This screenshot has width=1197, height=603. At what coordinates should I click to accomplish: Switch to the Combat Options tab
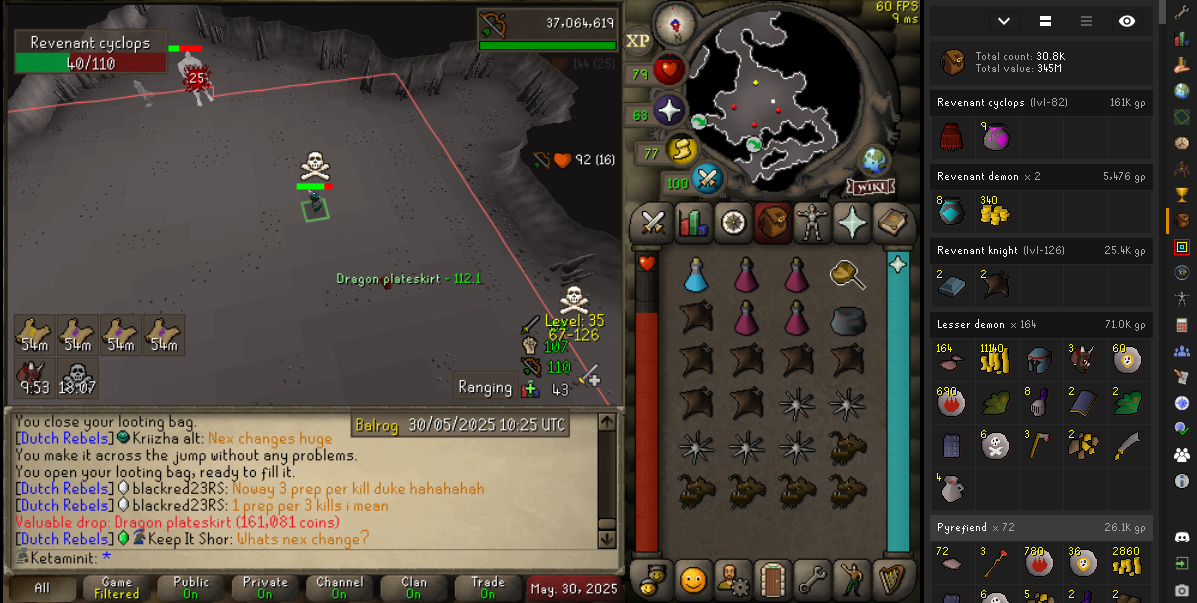(x=653, y=222)
